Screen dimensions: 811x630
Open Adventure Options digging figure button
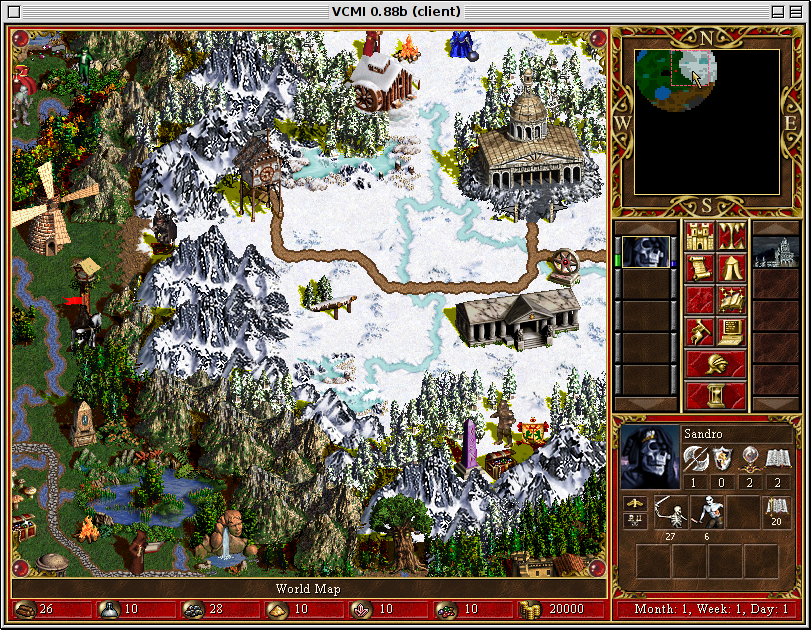698,329
